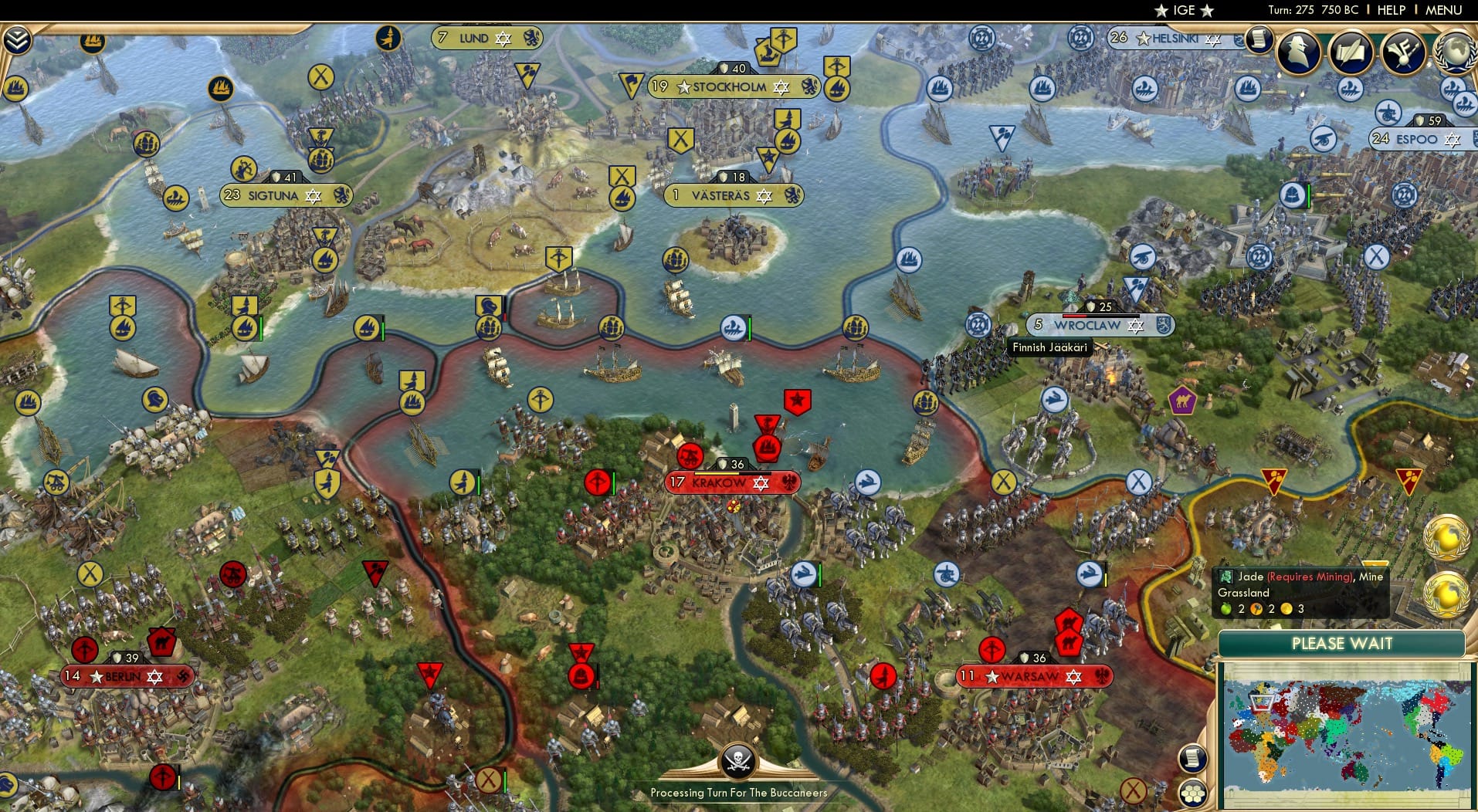
Task: Open the HELP item
Action: 1392,11
